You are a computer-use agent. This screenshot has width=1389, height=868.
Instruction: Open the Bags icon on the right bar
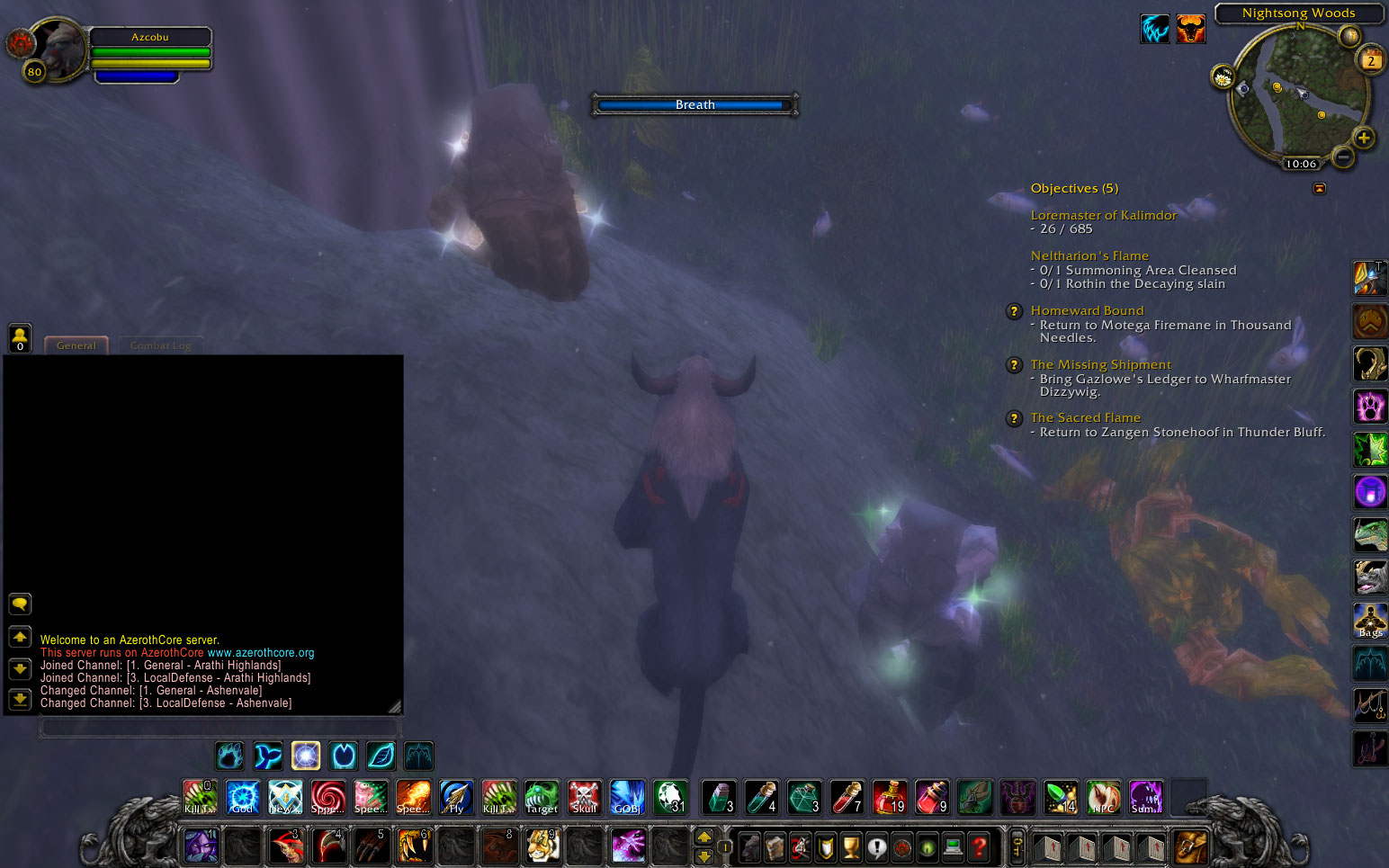(x=1370, y=621)
